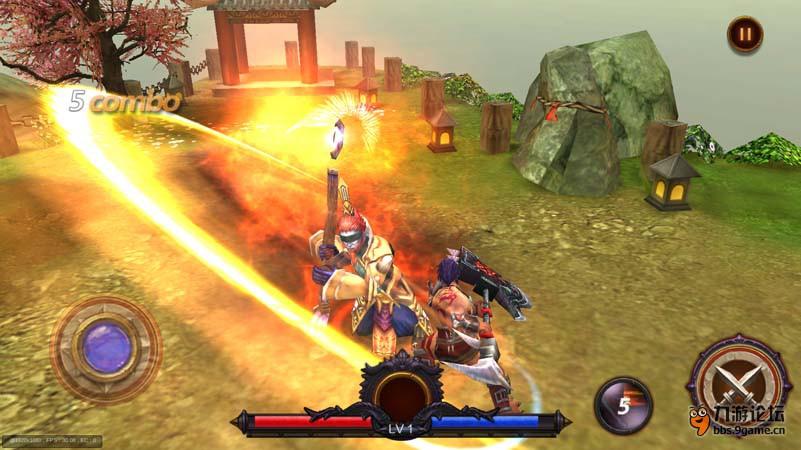Pause the game with the top-right button
This screenshot has height=450, width=801.
click(744, 34)
